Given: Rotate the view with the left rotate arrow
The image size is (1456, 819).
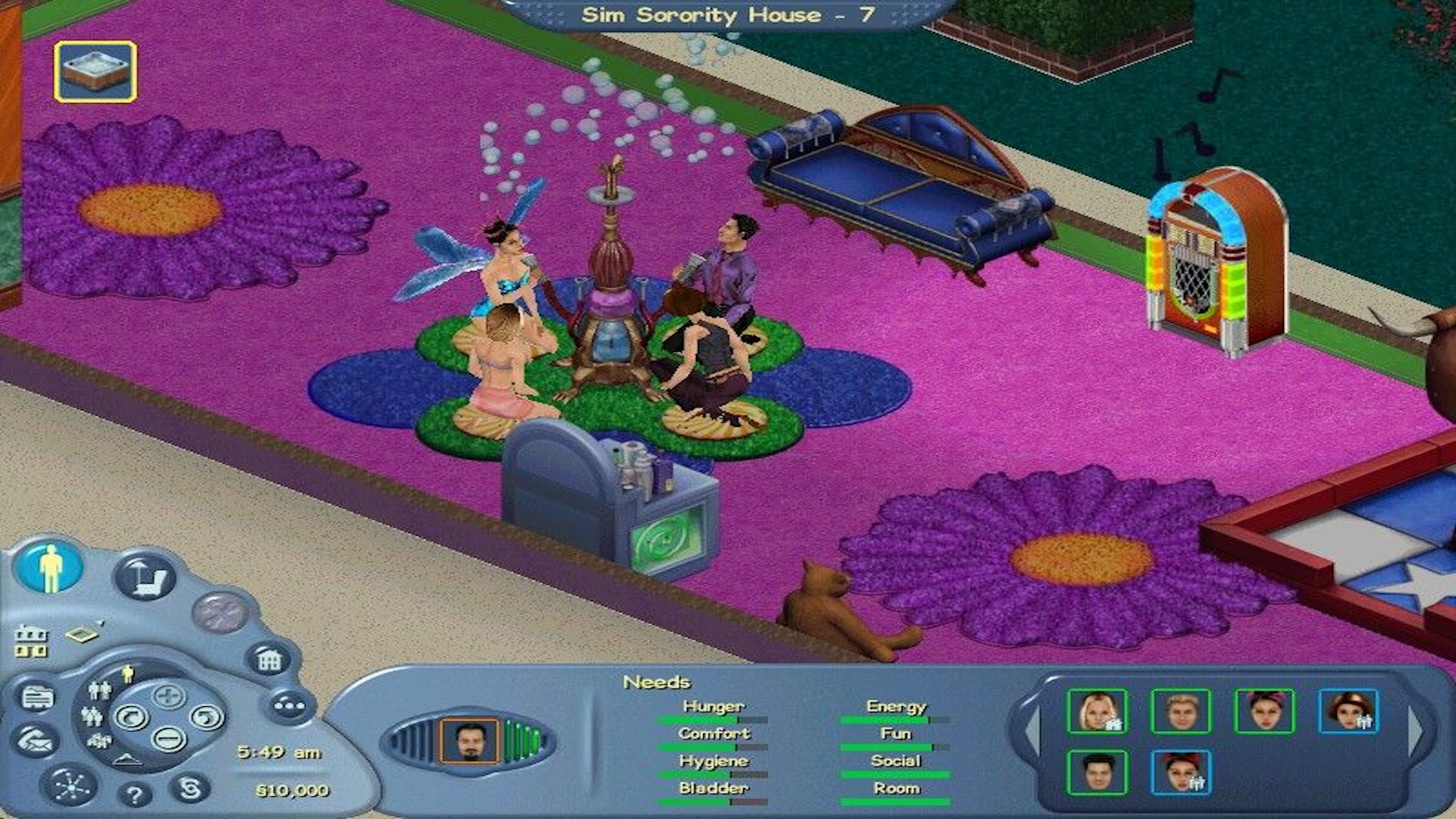Looking at the screenshot, I should click(132, 717).
